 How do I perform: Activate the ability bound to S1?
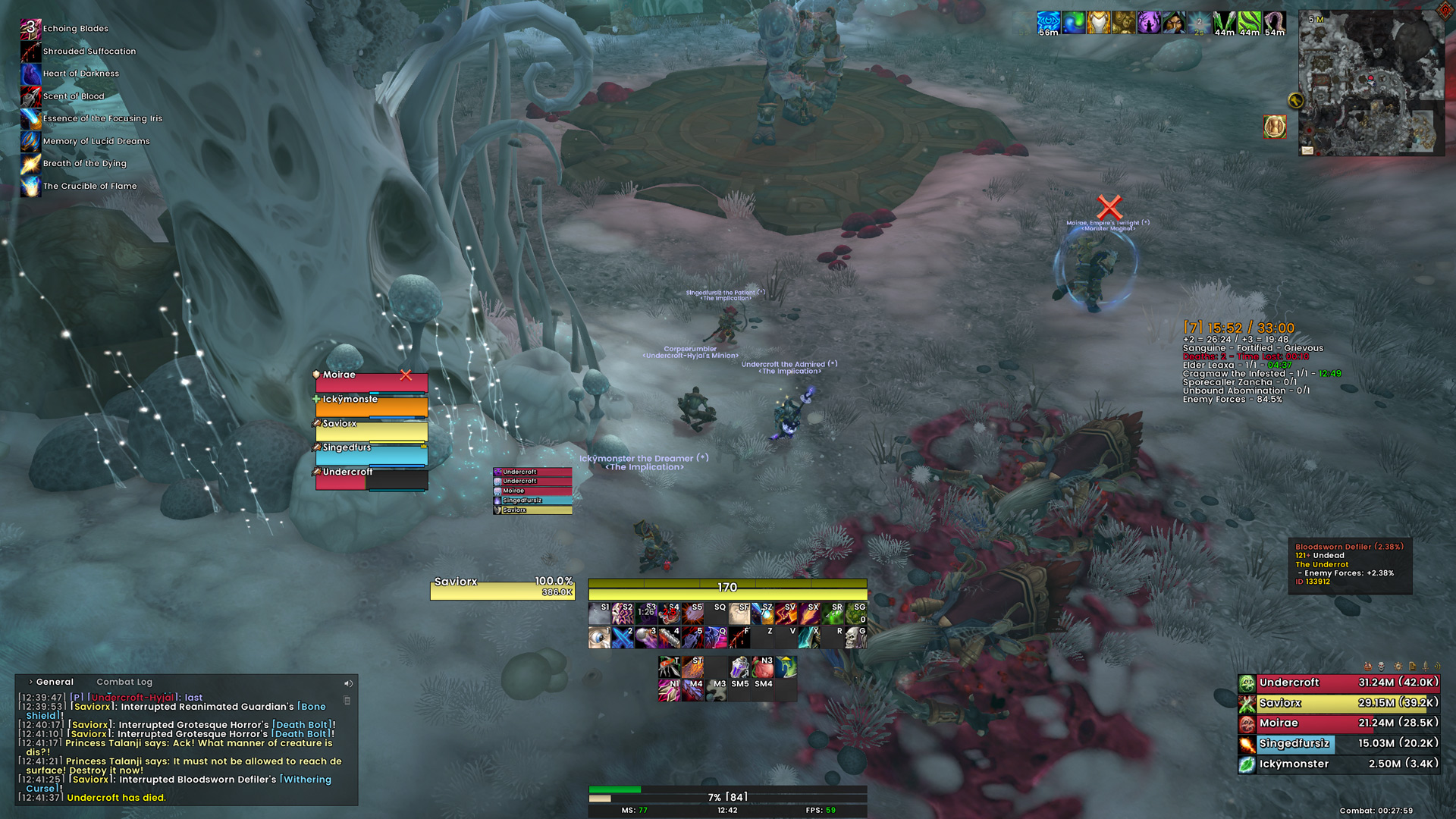(x=599, y=613)
